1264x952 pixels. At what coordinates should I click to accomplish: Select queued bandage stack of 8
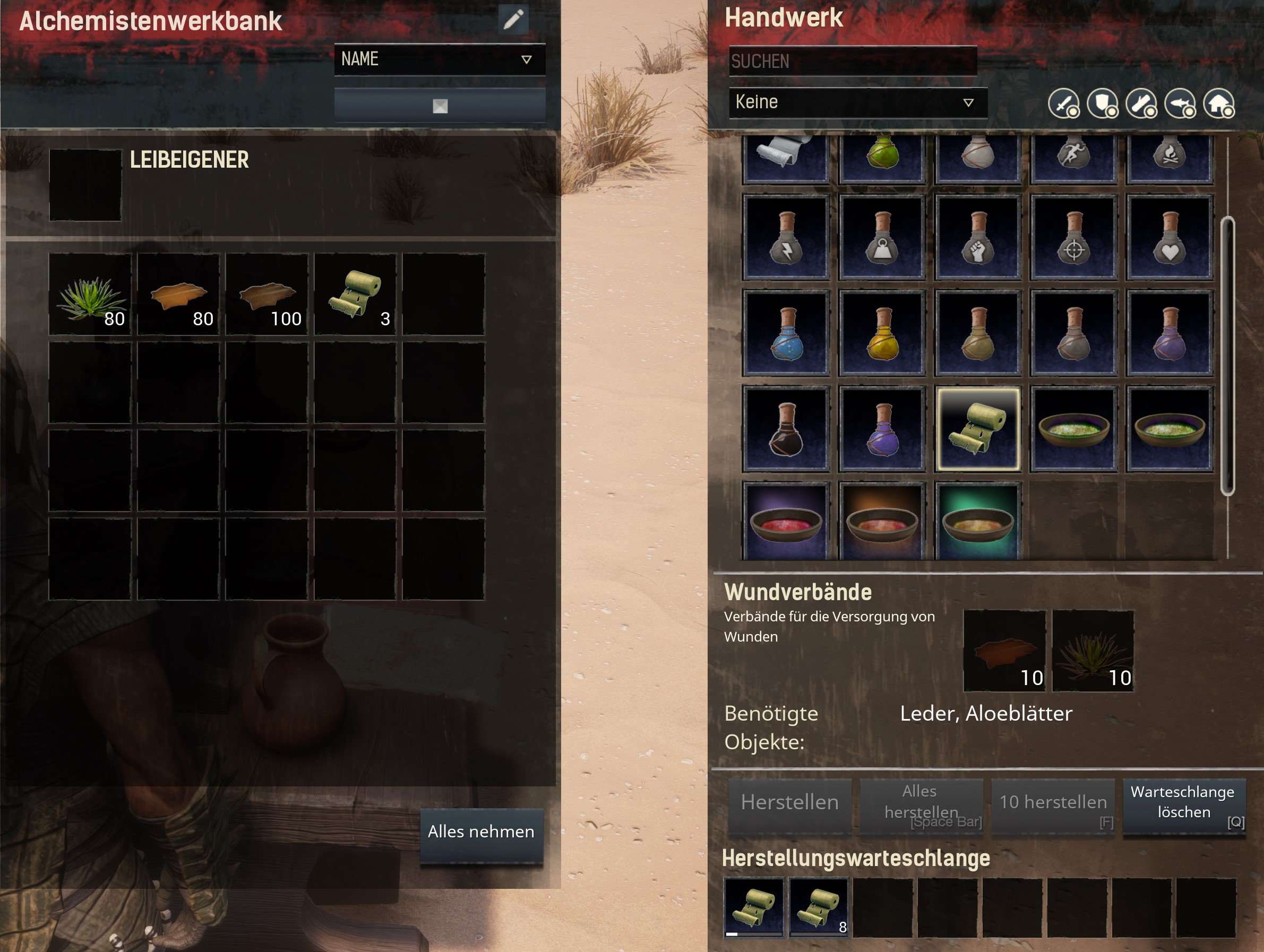(818, 907)
